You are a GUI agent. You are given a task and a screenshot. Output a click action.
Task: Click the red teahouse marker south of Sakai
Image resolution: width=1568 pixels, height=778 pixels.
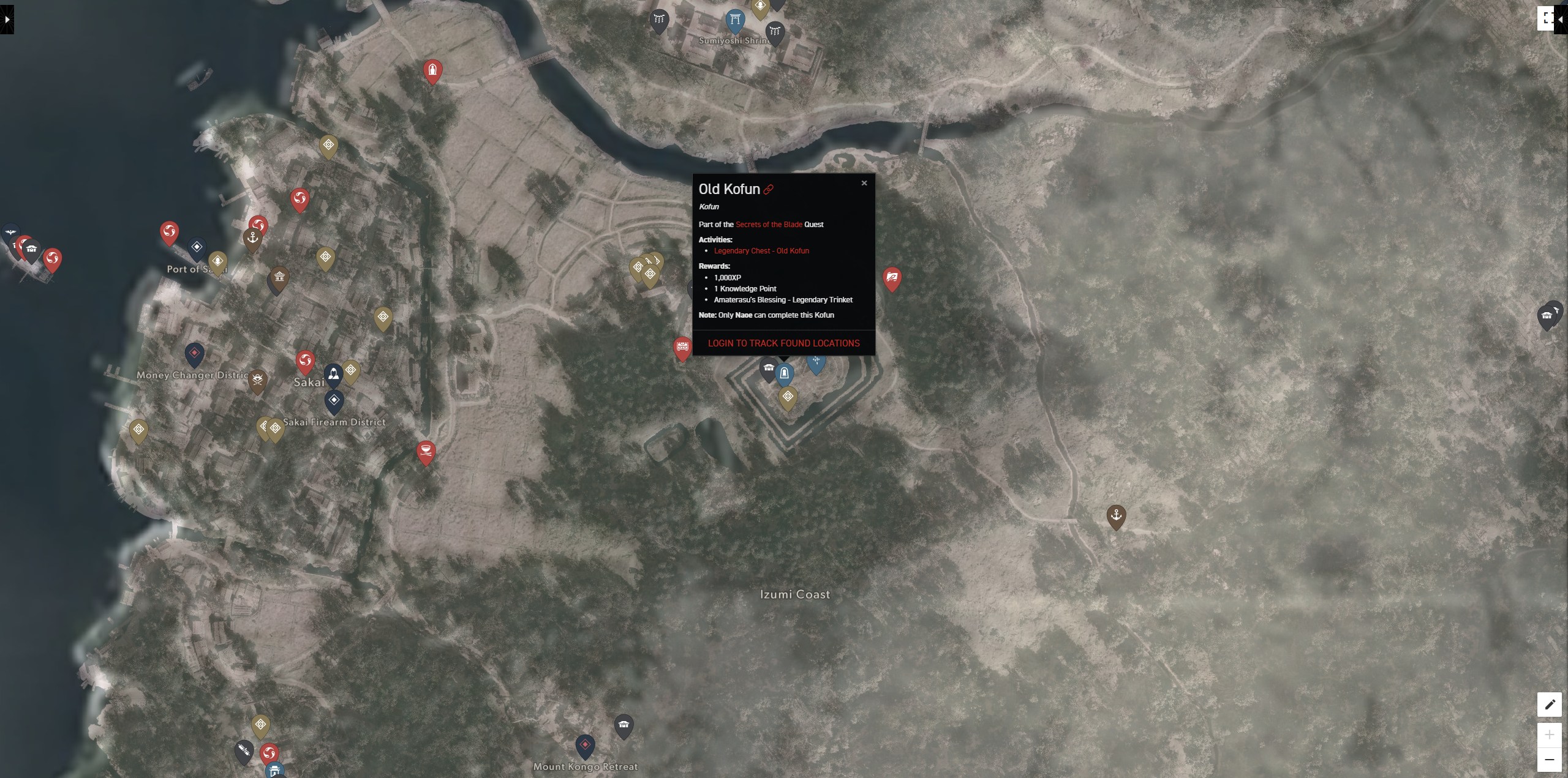[426, 451]
